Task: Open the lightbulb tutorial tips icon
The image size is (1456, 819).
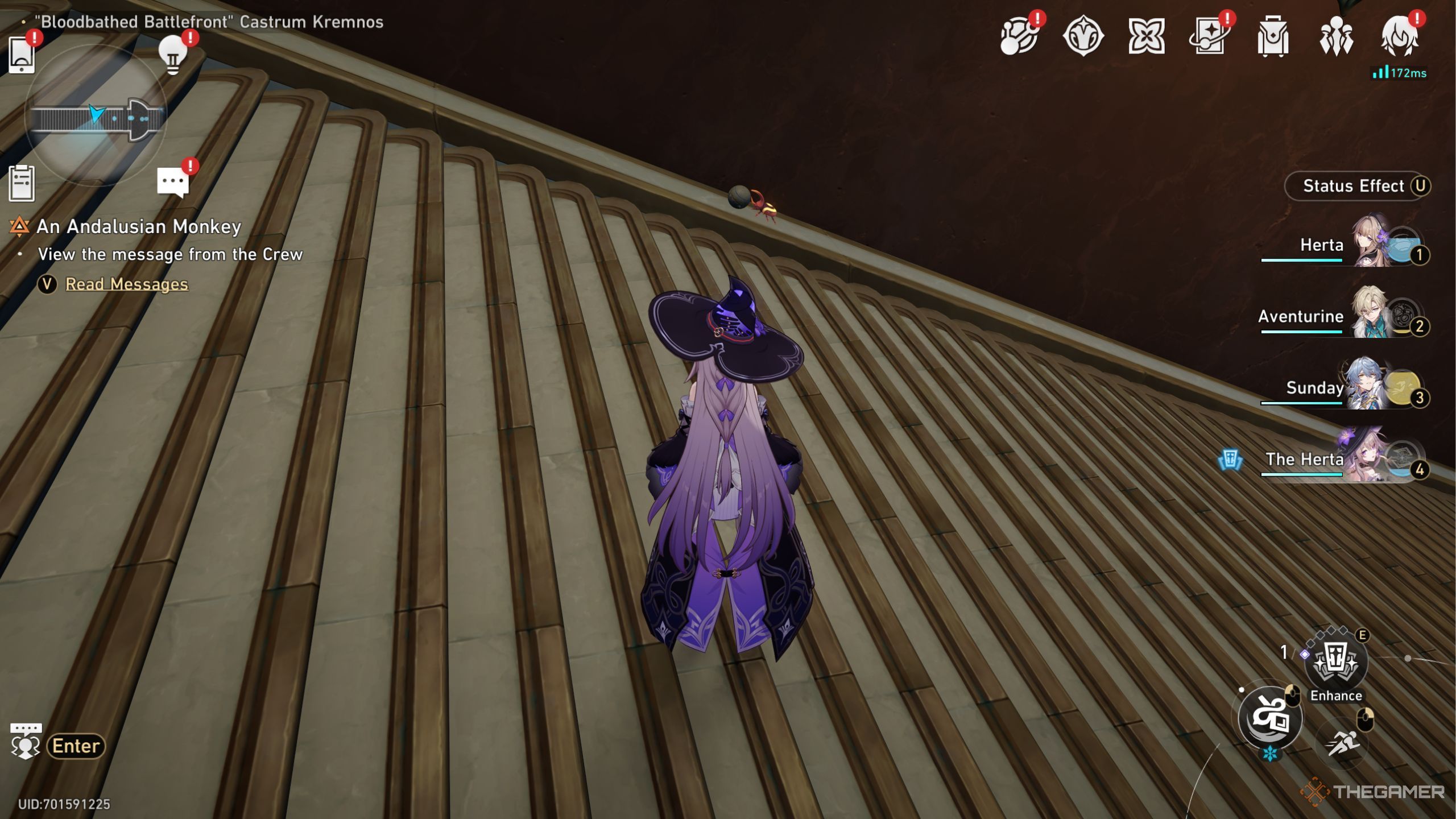Action: click(173, 55)
